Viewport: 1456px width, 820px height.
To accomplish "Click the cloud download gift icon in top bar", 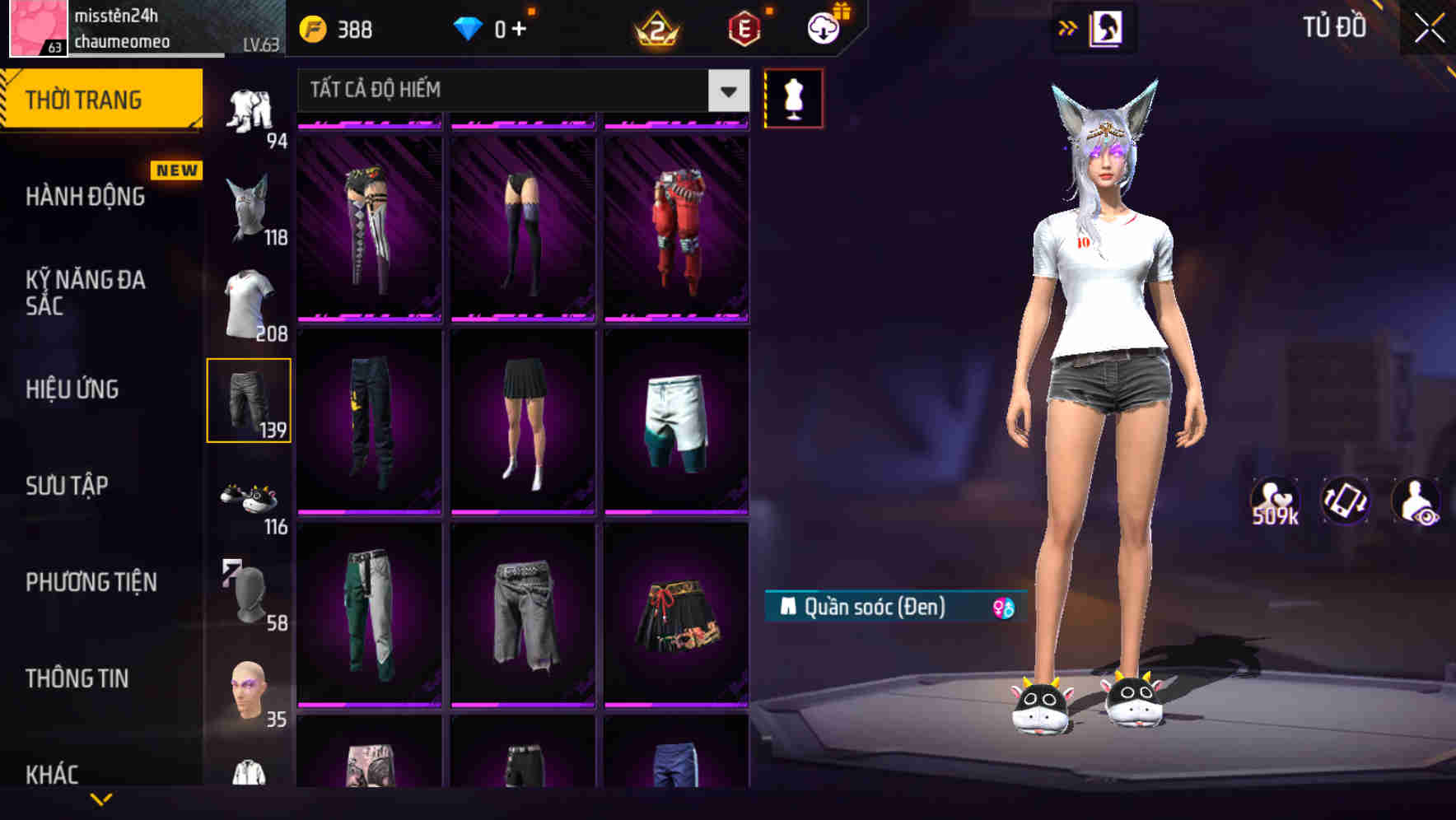I will coord(823,26).
